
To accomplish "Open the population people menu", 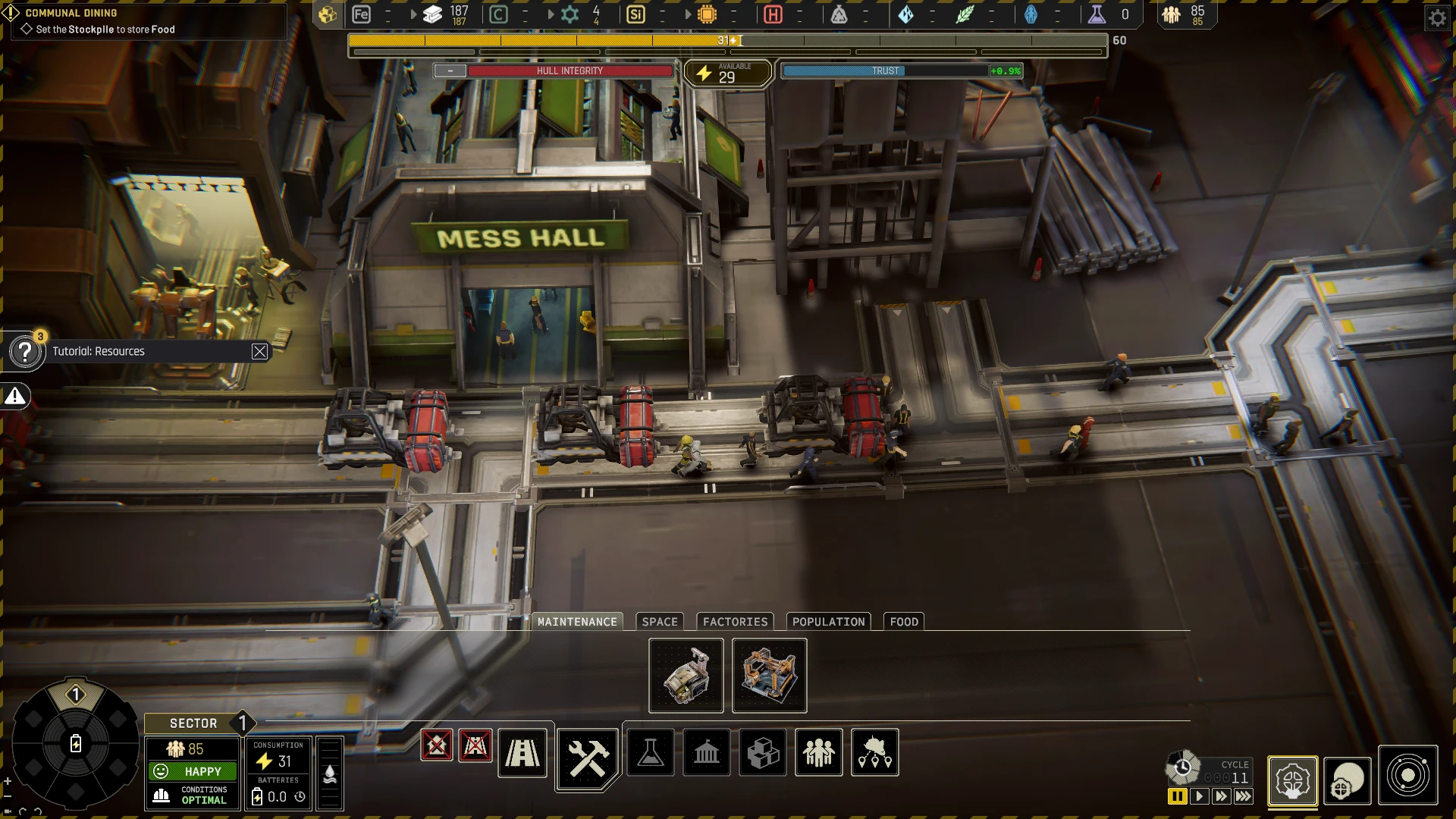I will pyautogui.click(x=819, y=753).
